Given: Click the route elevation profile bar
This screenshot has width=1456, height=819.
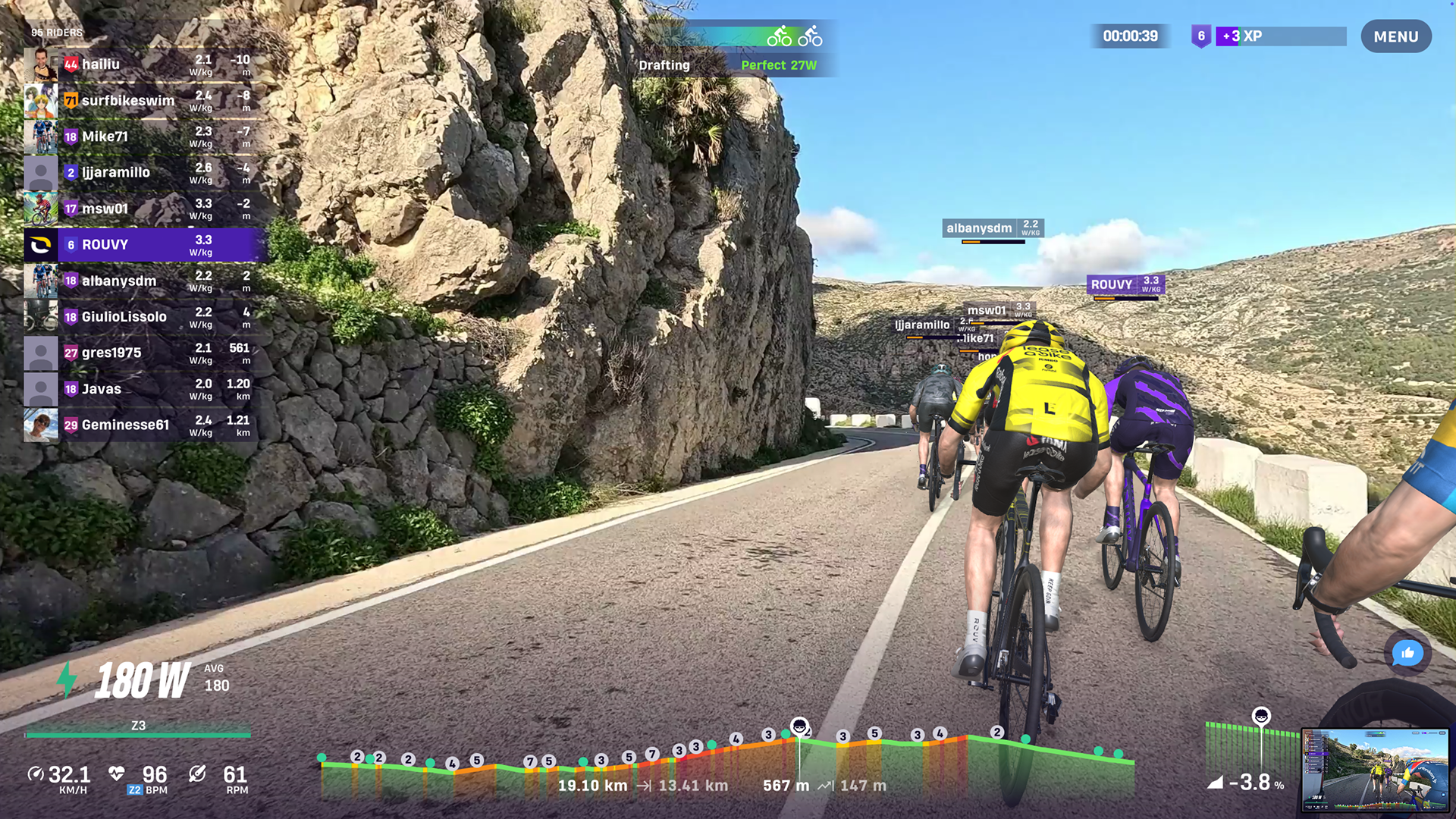Looking at the screenshot, I should (x=726, y=766).
